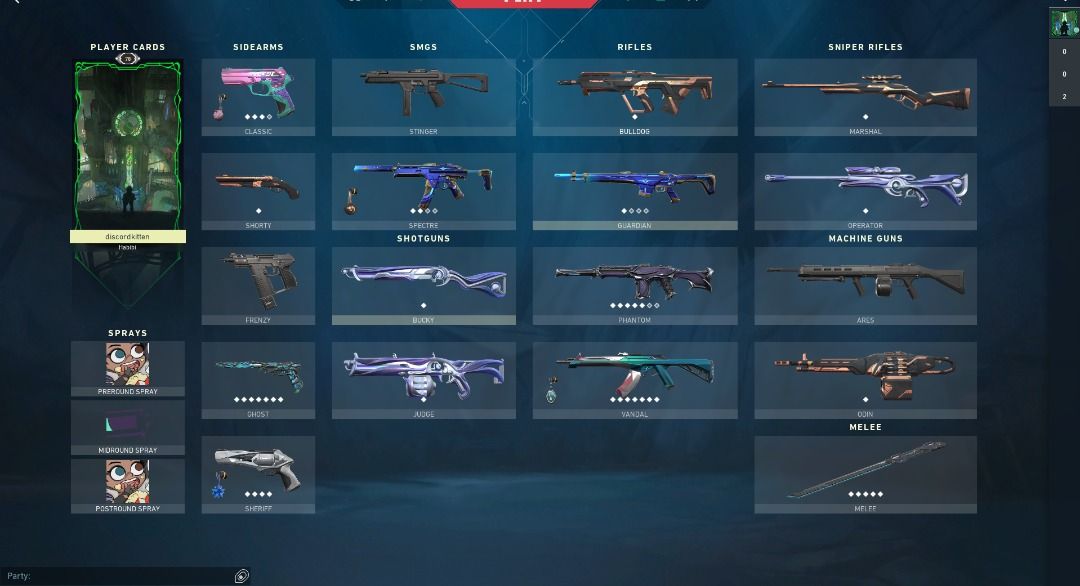Select the Classic sidearm slot
1080x586 pixels.
point(258,97)
